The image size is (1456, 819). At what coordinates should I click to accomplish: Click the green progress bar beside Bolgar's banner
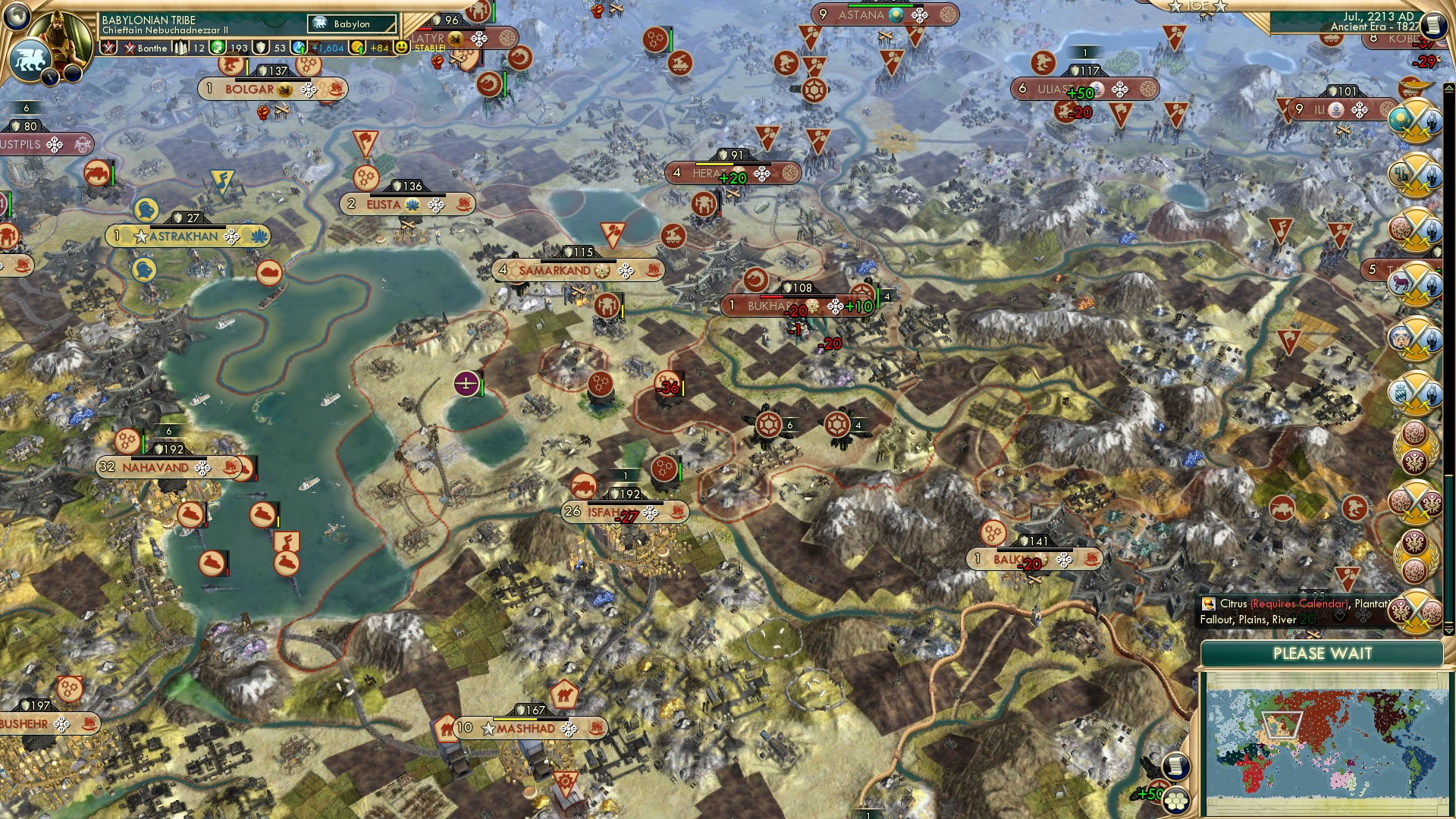(246, 68)
